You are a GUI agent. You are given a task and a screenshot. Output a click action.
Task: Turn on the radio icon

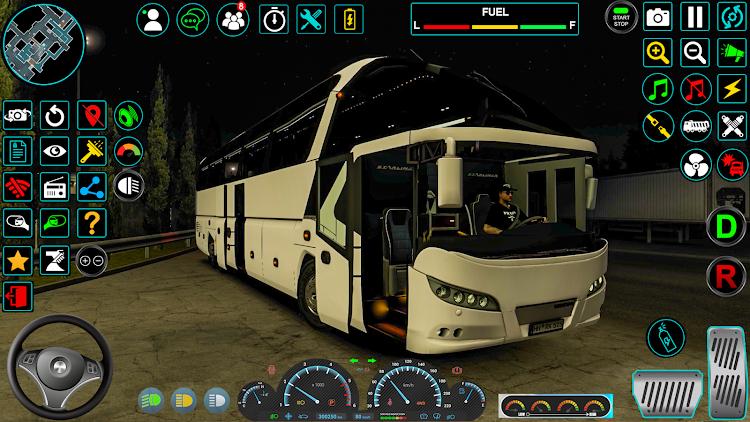pos(54,186)
